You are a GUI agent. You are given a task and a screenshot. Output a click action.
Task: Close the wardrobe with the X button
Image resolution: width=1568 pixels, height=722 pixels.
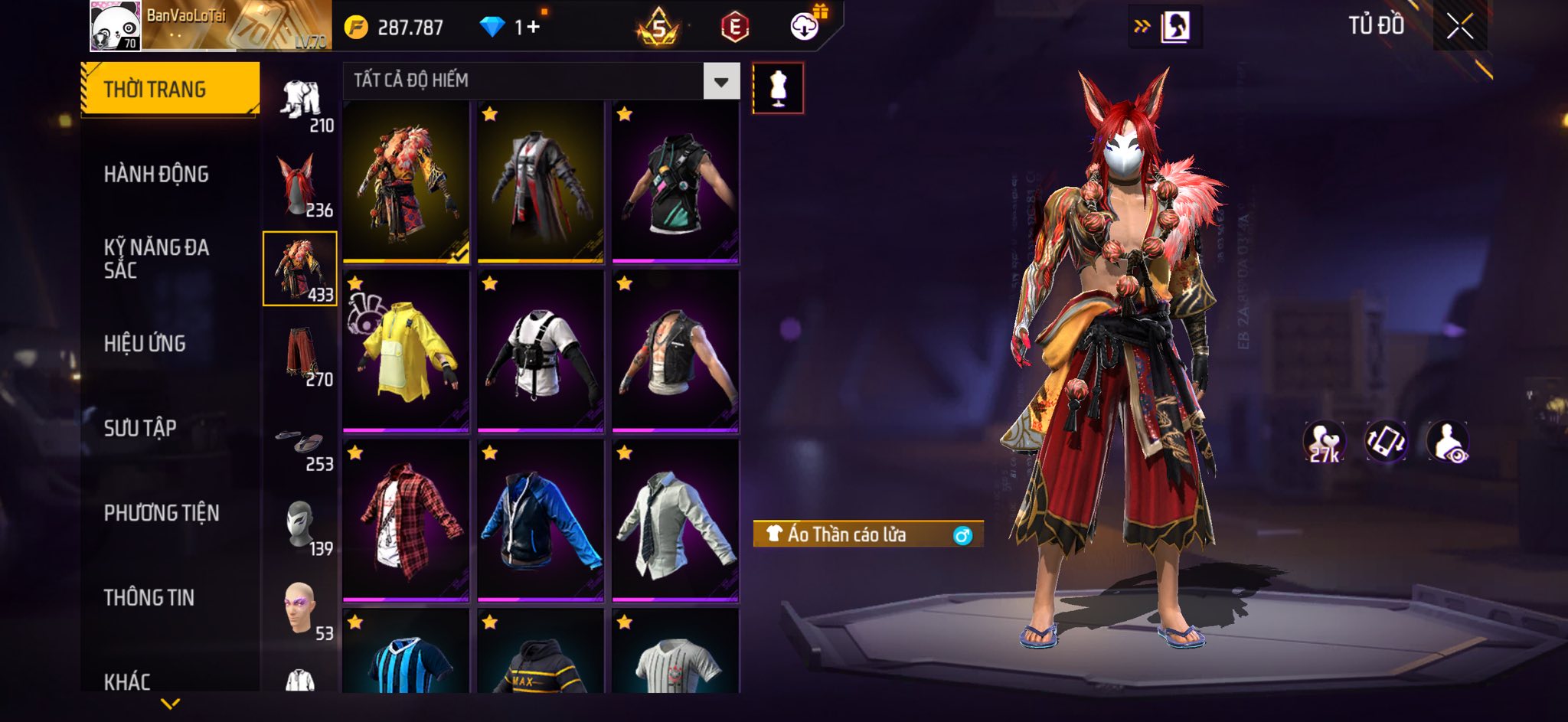pyautogui.click(x=1459, y=27)
